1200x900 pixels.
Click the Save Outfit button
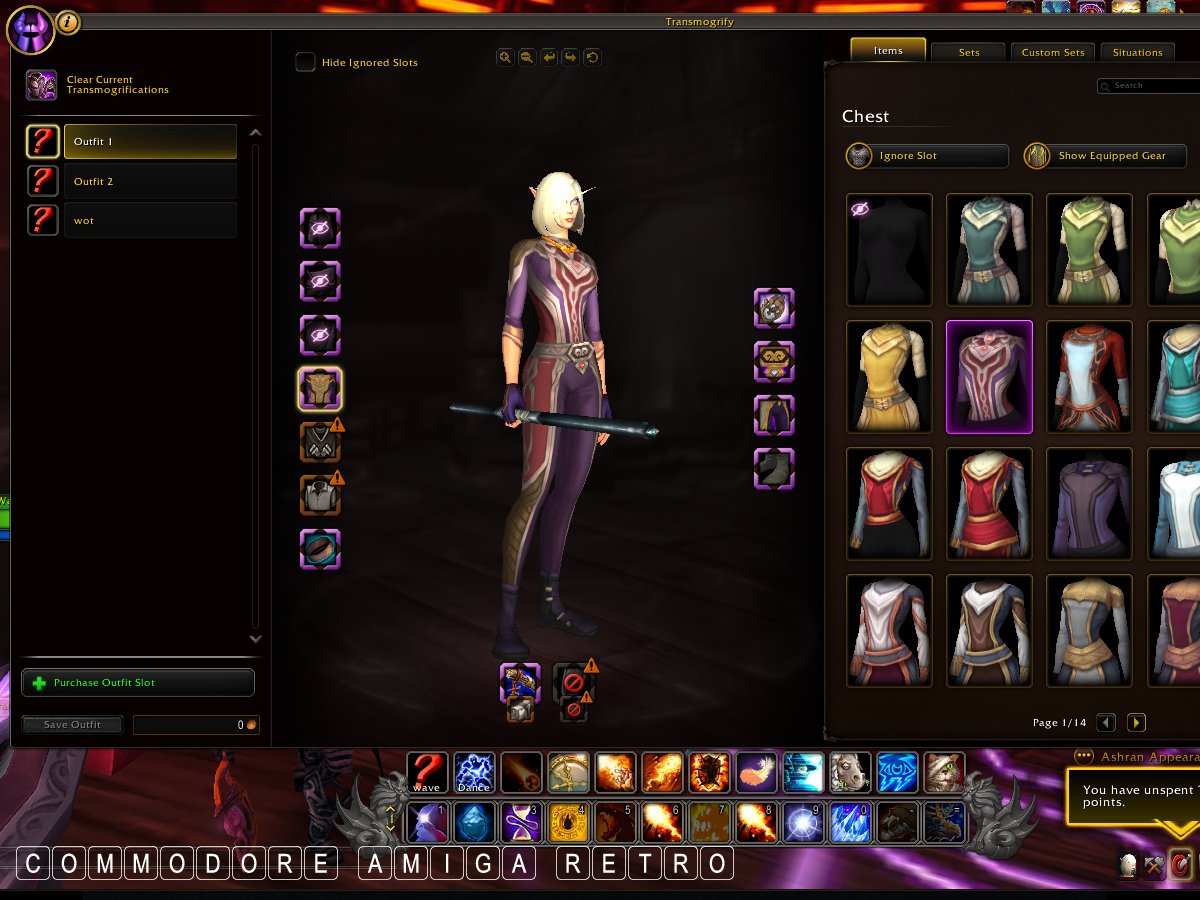[72, 725]
